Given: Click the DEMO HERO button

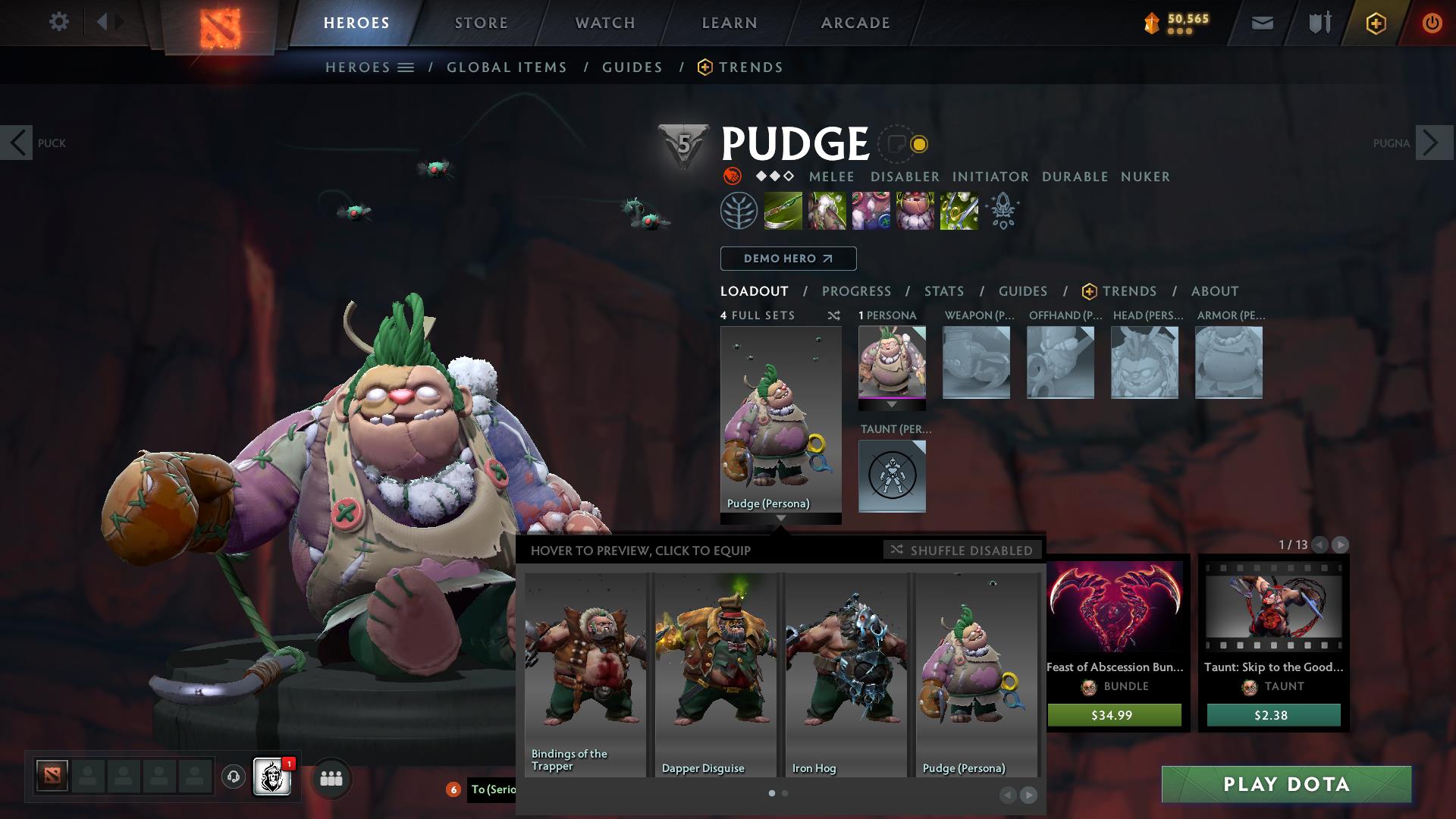Looking at the screenshot, I should [x=787, y=259].
